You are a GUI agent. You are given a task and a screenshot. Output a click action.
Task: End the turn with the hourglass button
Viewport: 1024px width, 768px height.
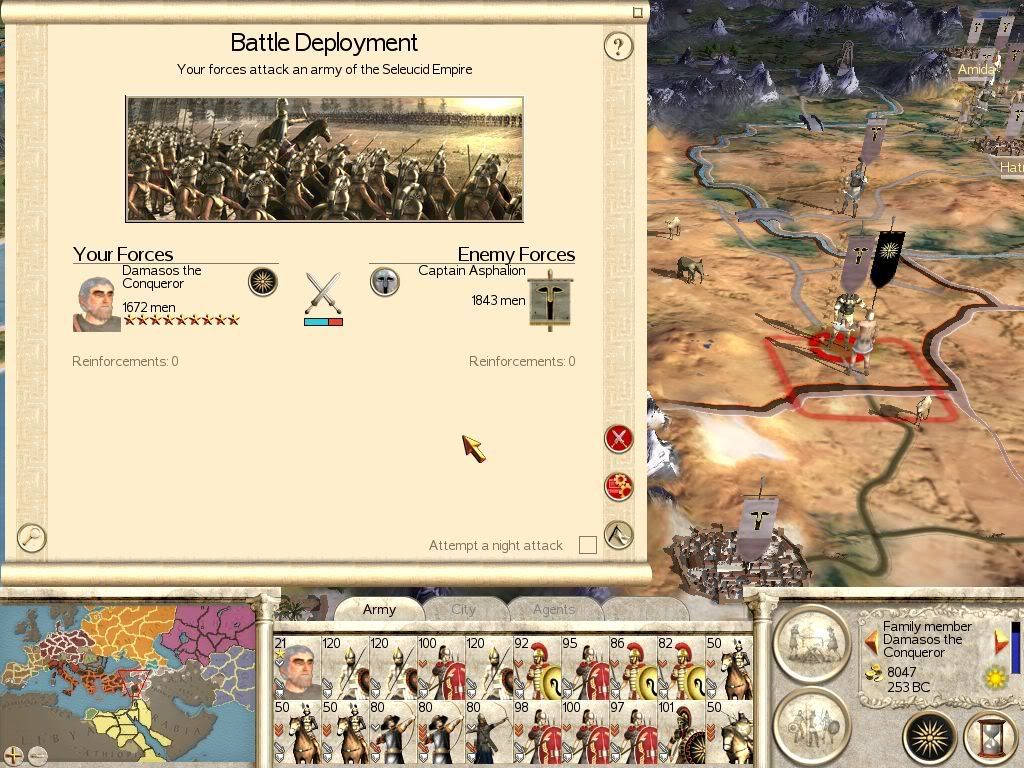(x=989, y=738)
